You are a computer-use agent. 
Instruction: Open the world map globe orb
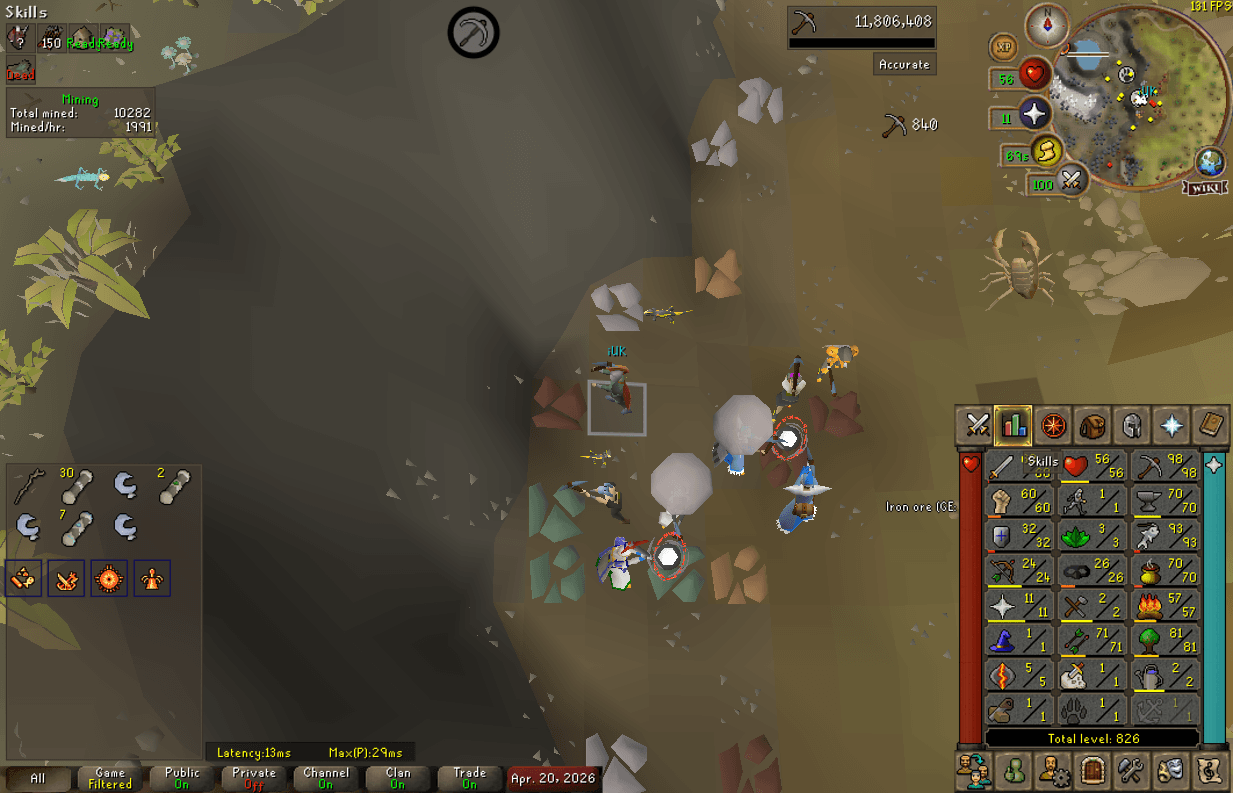(x=1211, y=162)
